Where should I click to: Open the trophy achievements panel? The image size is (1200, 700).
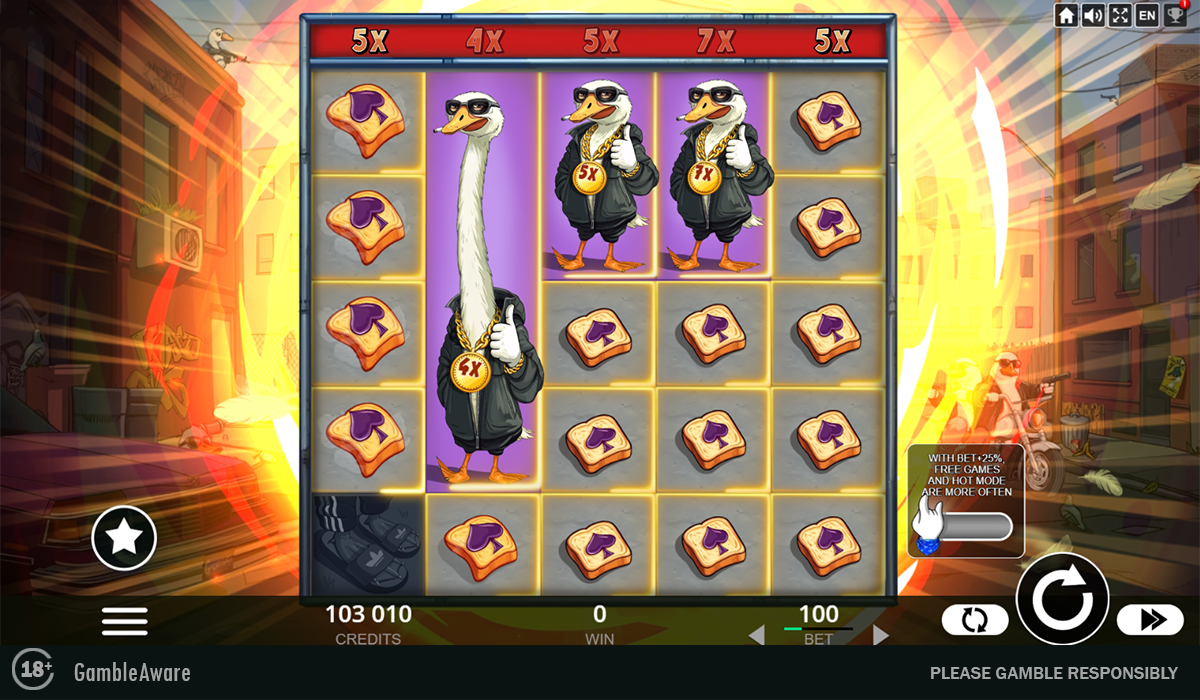(1174, 15)
